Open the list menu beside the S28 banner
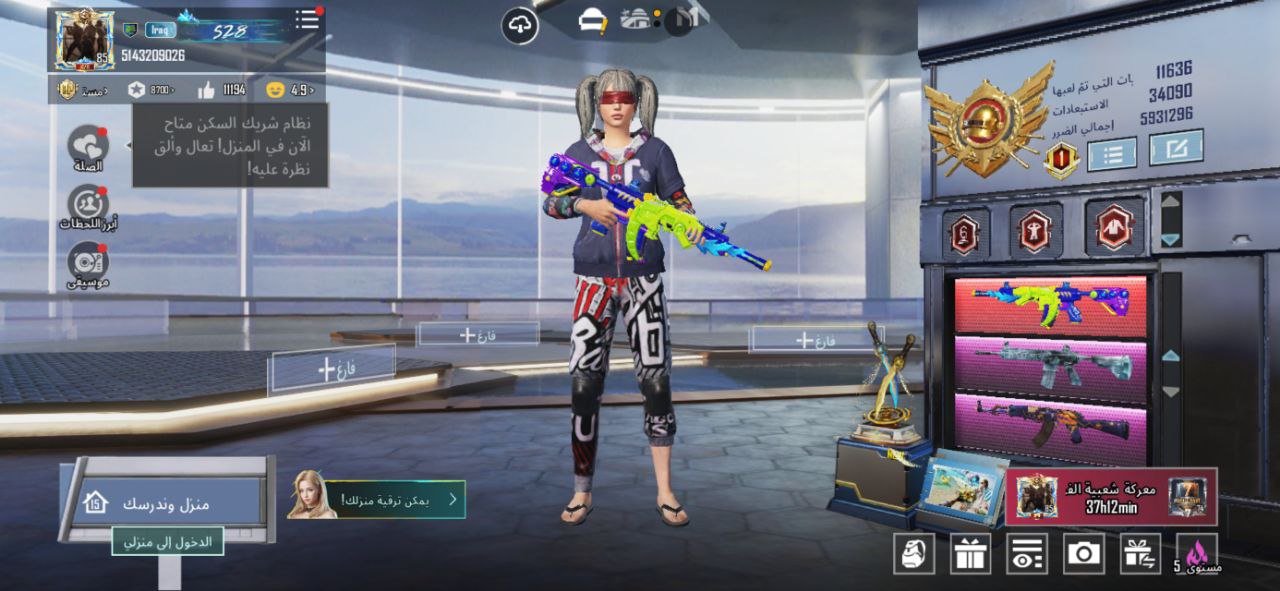Screen dimensions: 1280x591 coord(308,20)
